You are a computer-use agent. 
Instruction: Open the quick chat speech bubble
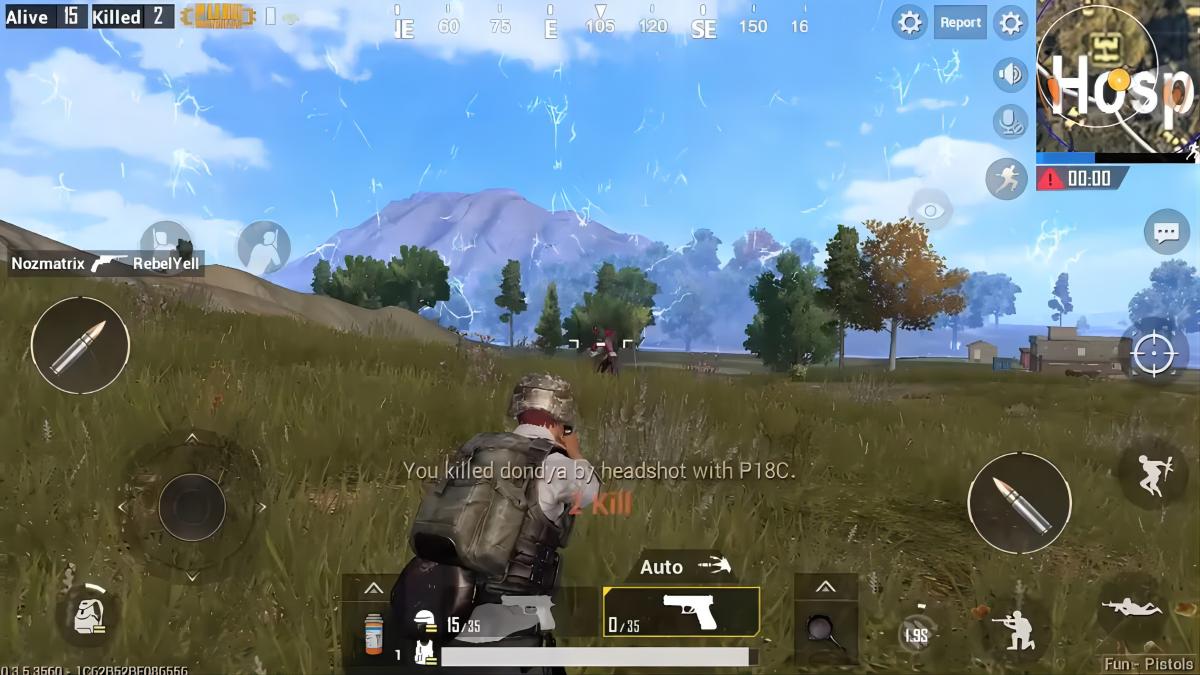1166,232
